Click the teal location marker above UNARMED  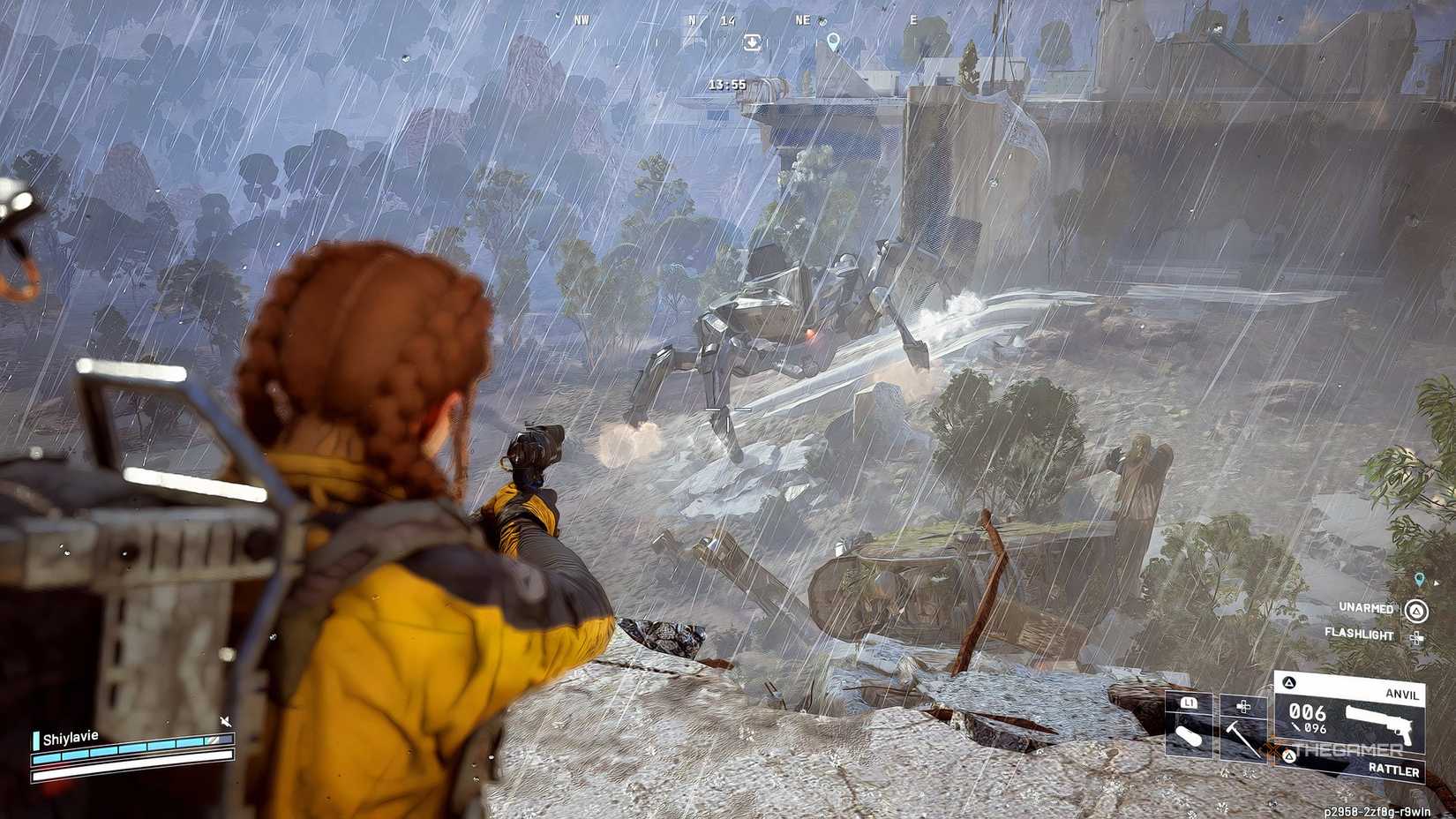[1418, 579]
